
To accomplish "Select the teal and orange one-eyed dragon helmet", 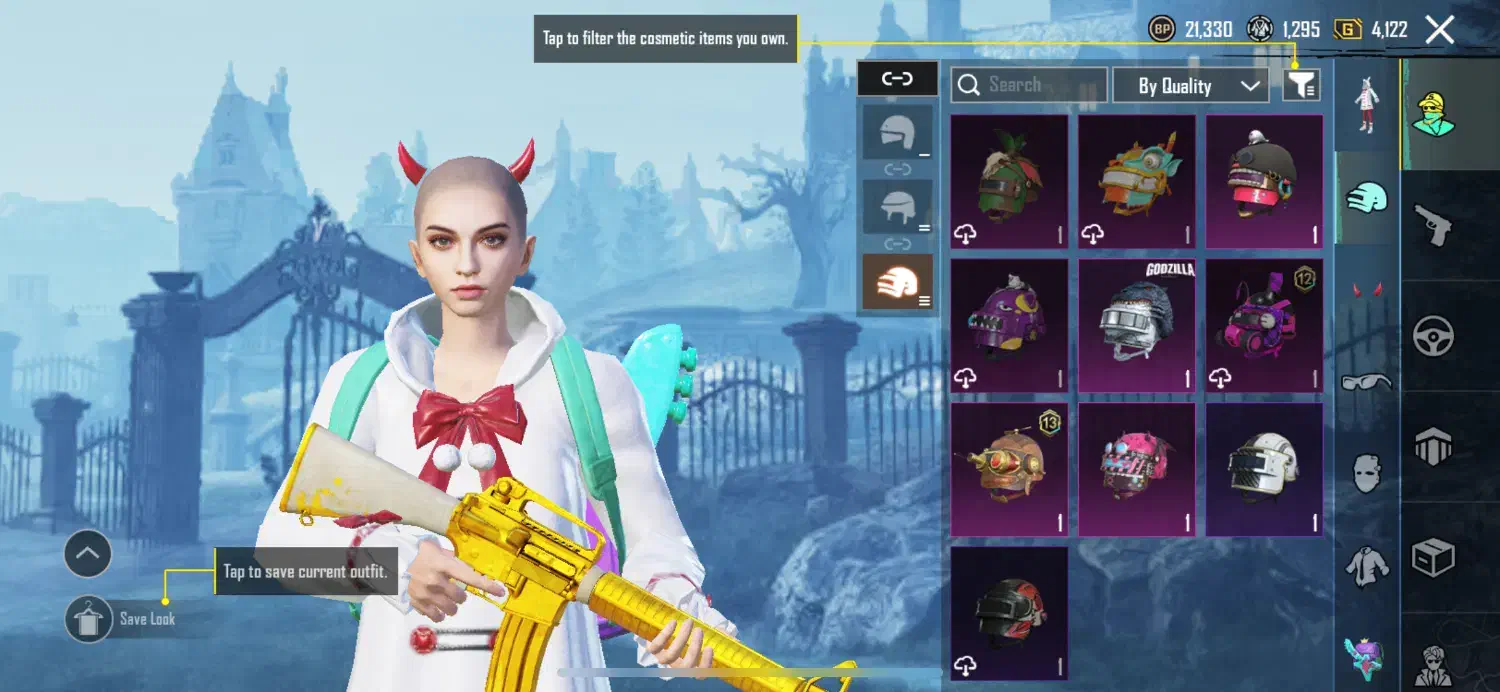I will (1137, 182).
